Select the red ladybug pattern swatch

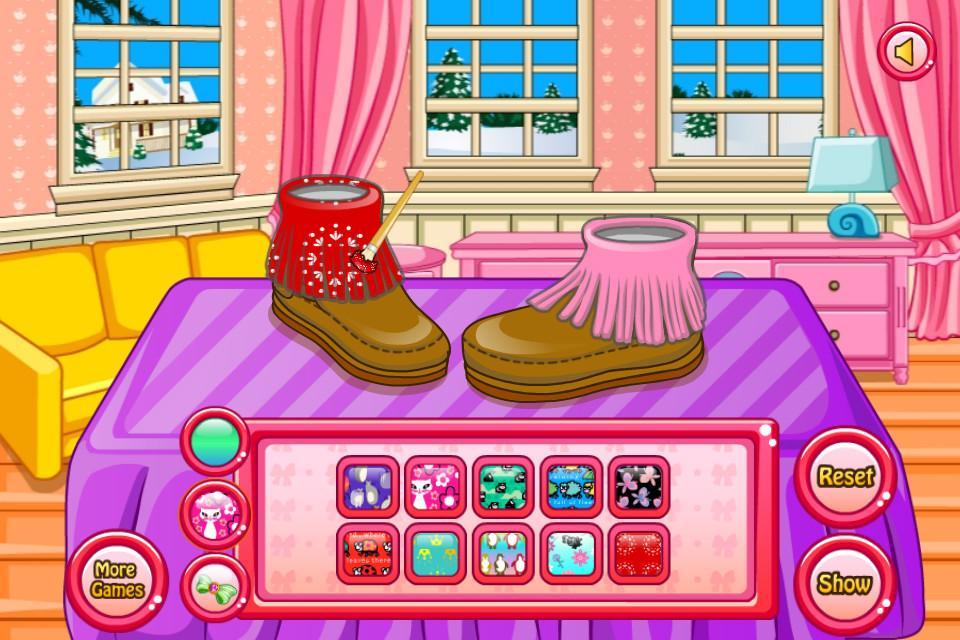[368, 553]
